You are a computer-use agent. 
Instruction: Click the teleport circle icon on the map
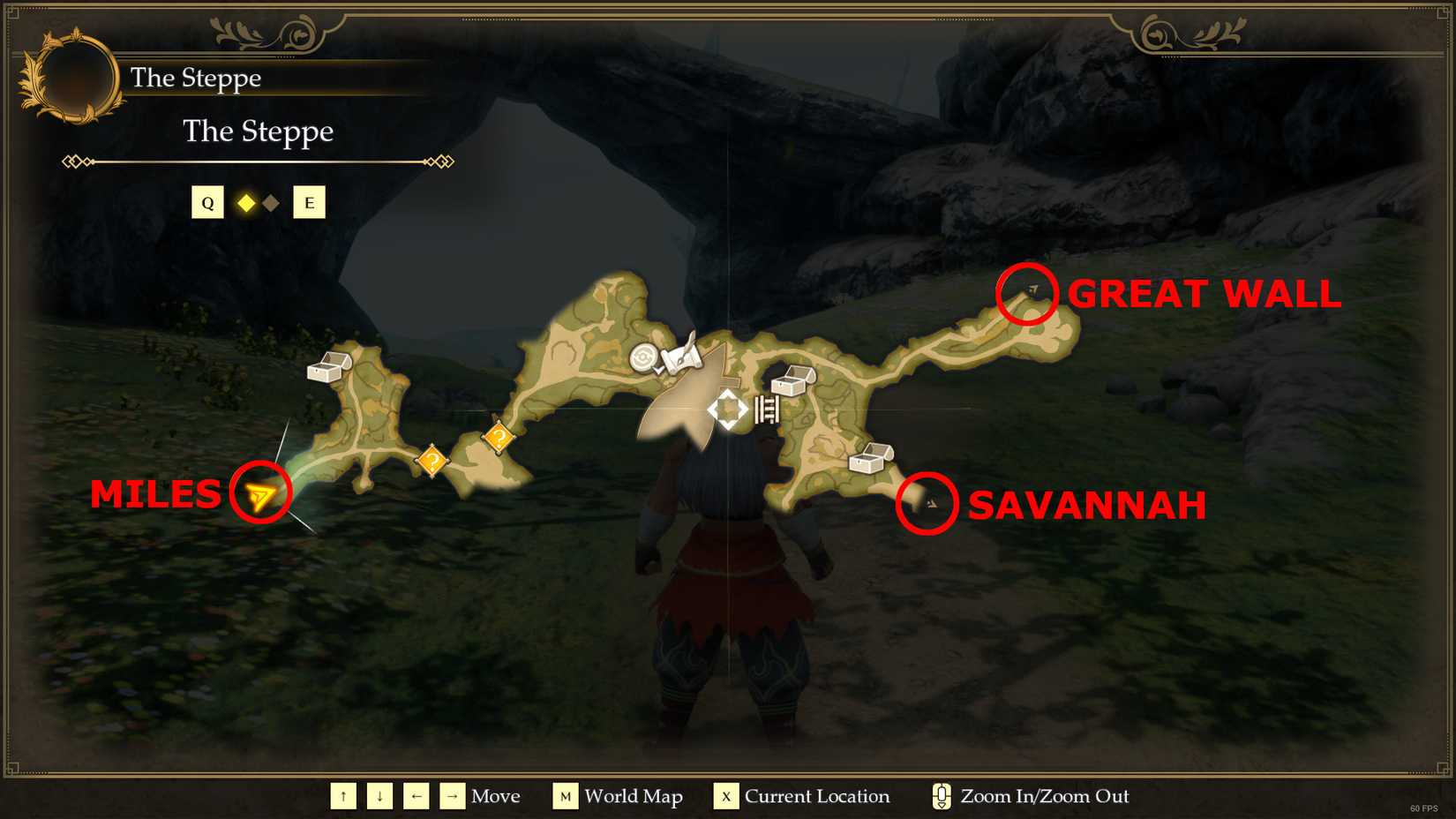point(645,358)
